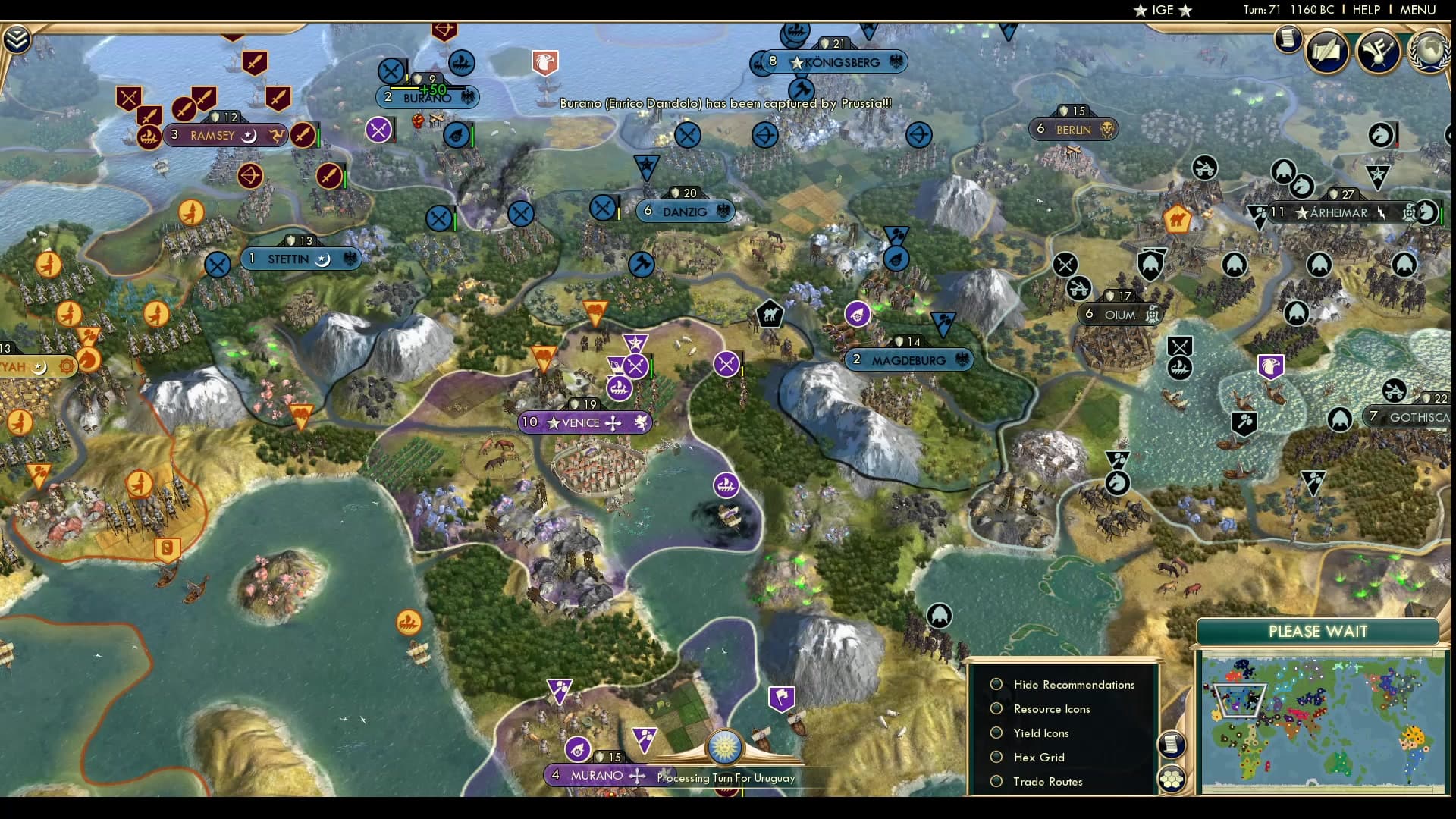Viewport: 1456px width, 819px height.
Task: Open the small scroll notification log button
Action: (x=1288, y=39)
